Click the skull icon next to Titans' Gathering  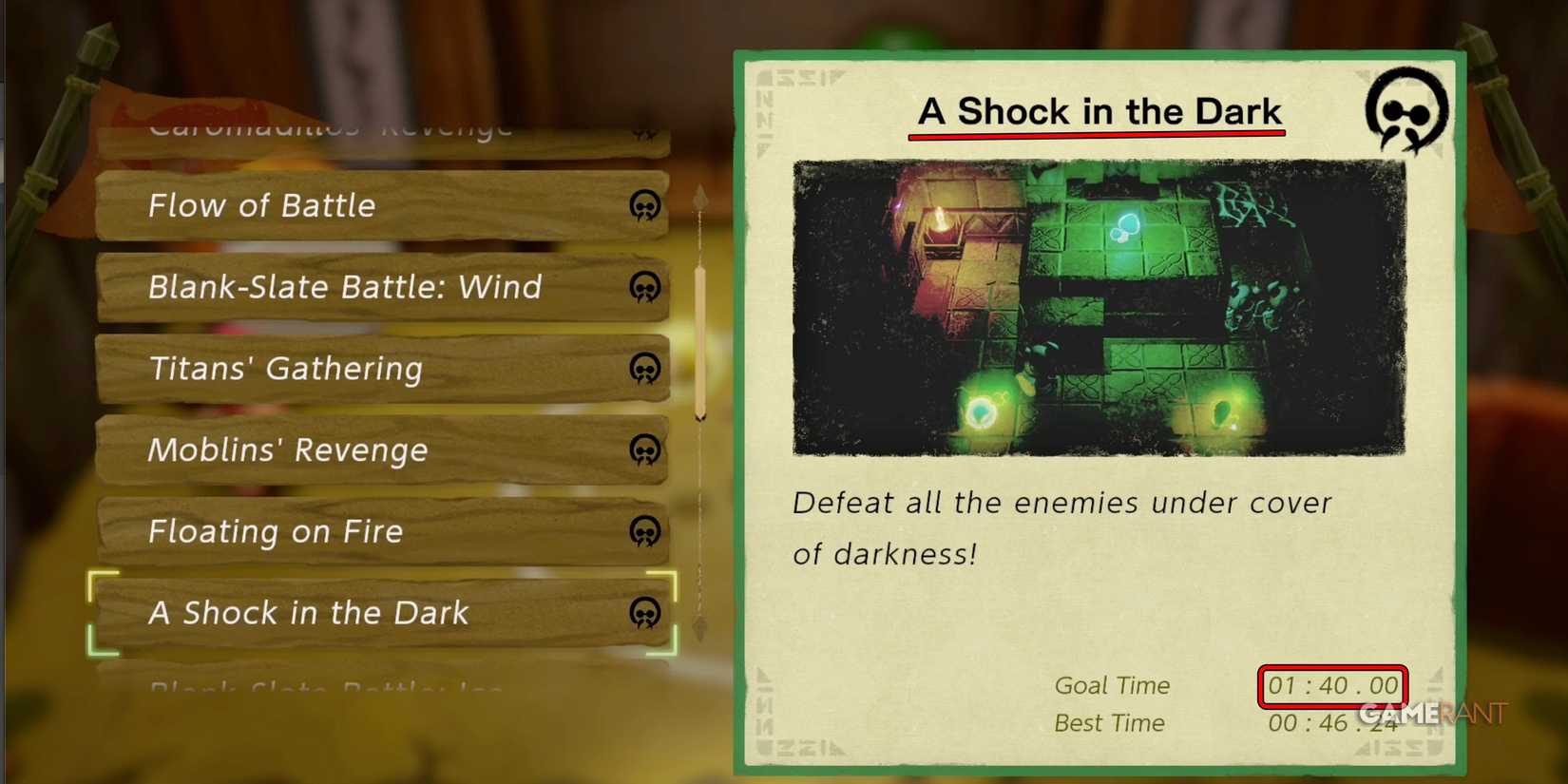[646, 370]
